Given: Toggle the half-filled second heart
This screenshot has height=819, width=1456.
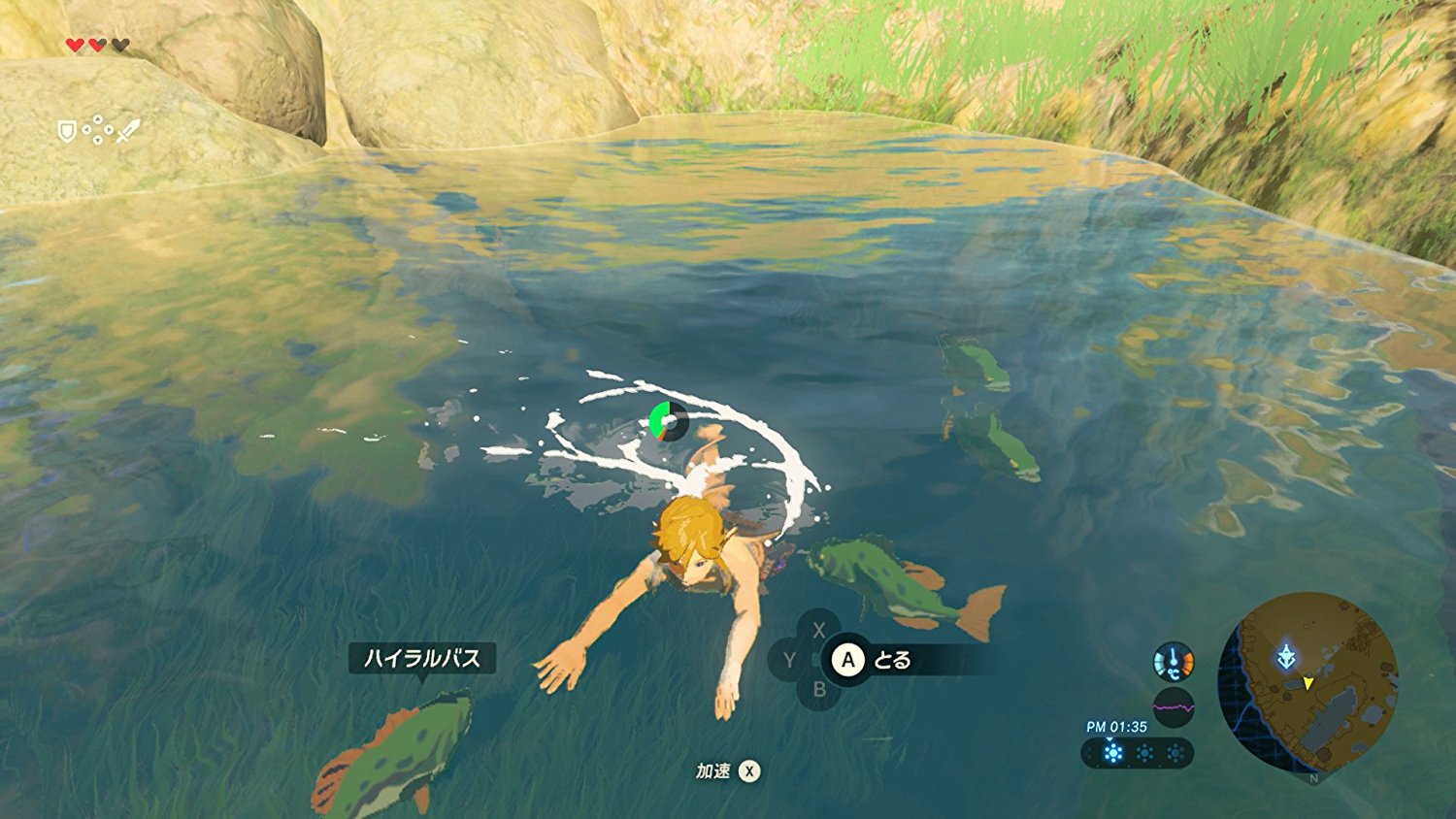Looking at the screenshot, I should pos(97,46).
